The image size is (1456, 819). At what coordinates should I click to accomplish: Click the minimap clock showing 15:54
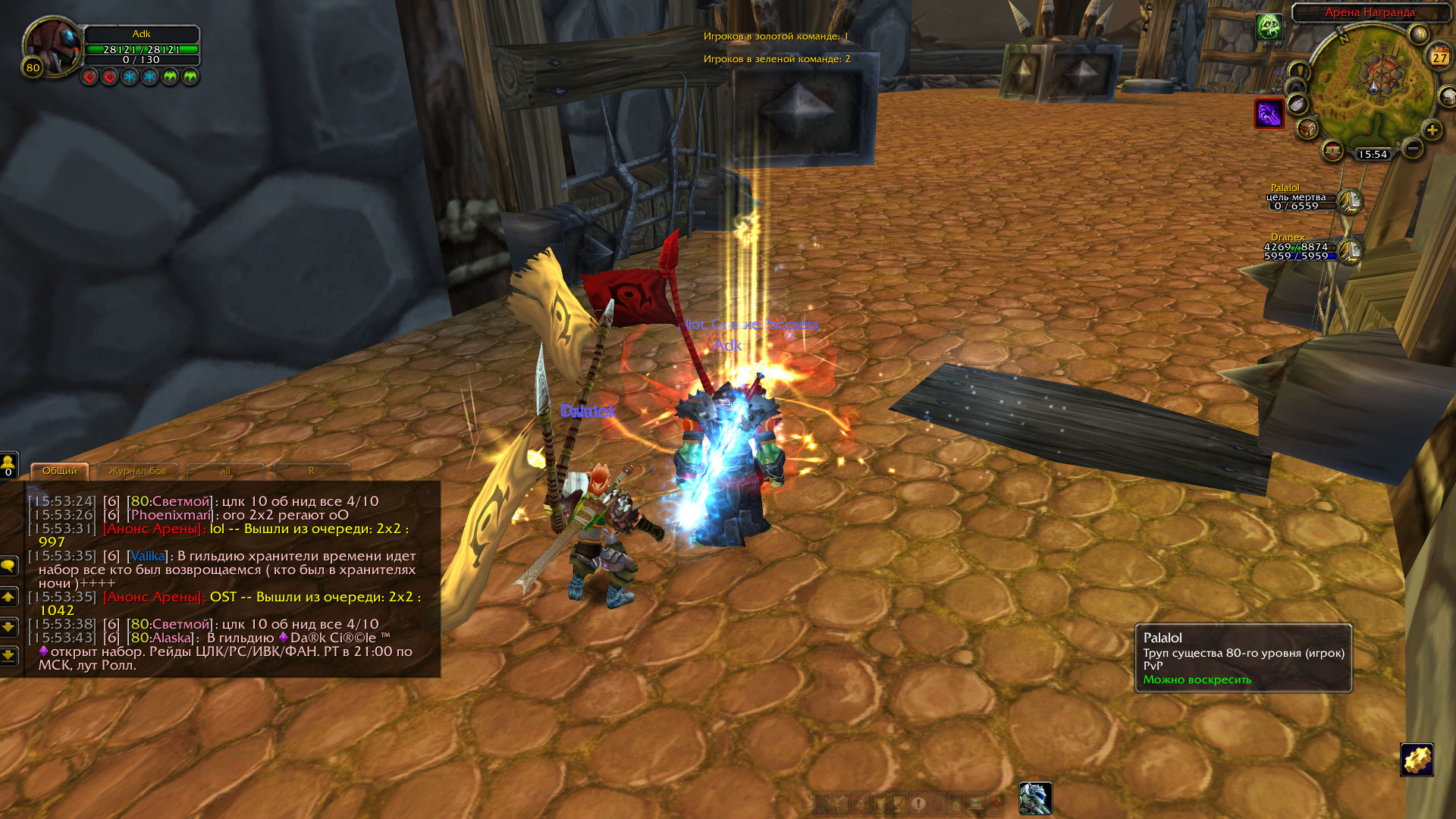(x=1373, y=154)
